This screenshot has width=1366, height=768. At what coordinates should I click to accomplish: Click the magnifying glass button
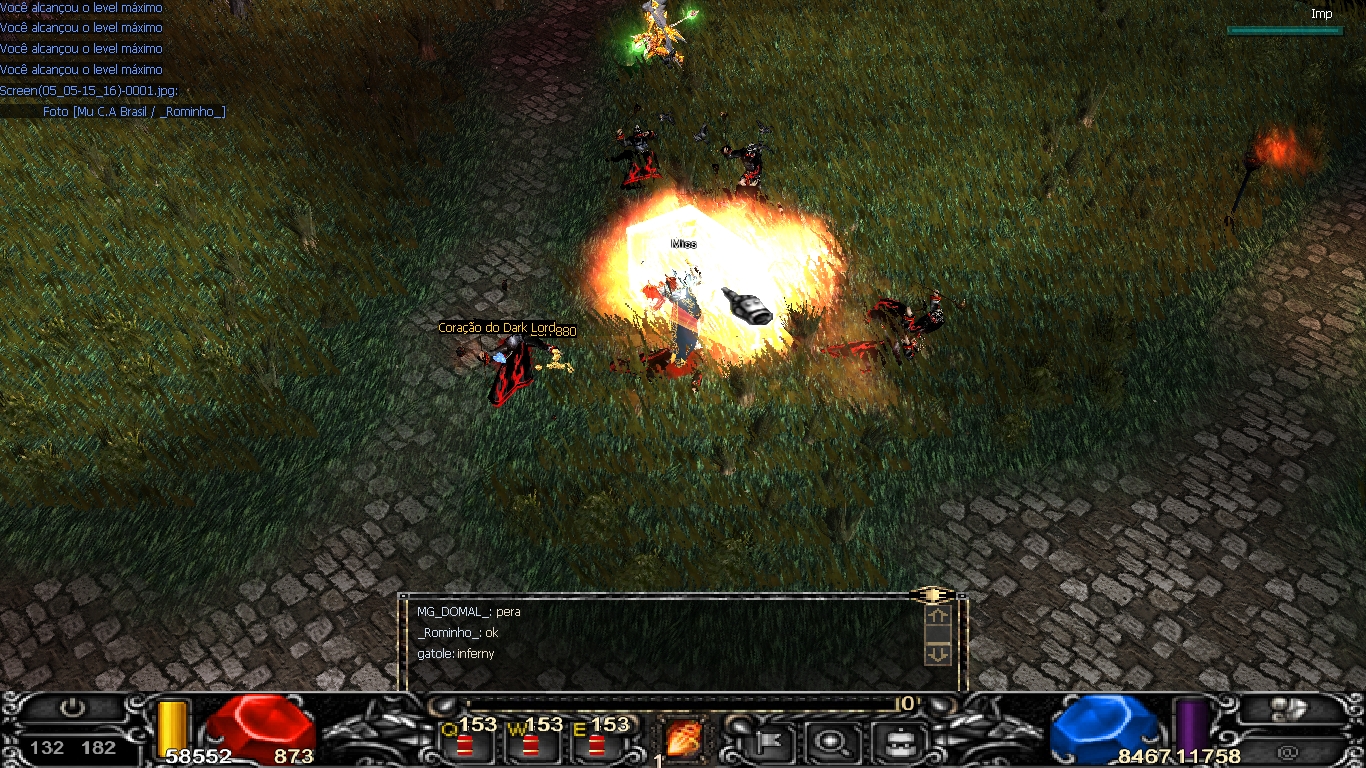(x=829, y=742)
